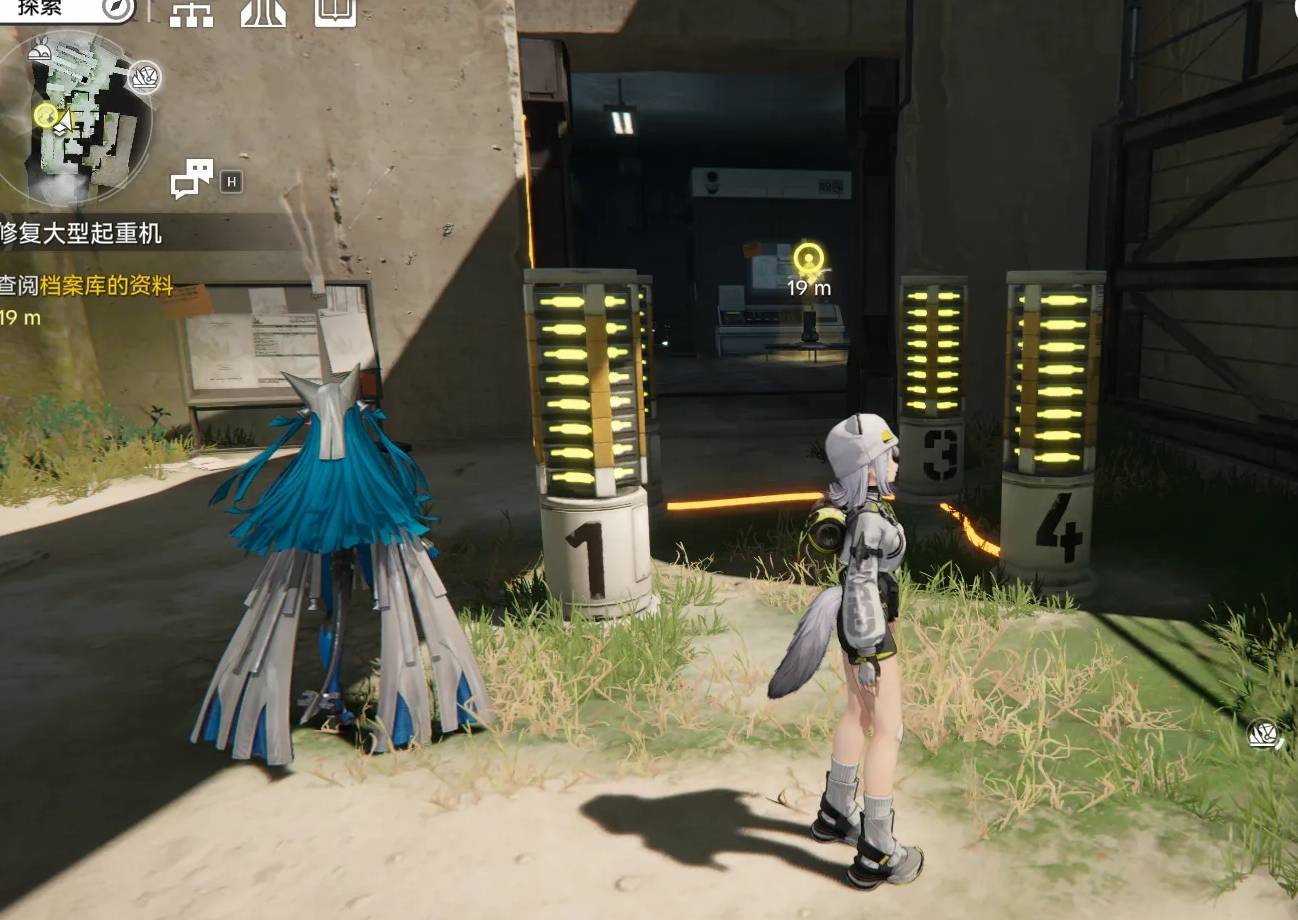The image size is (1298, 920).
Task: Track the 查阅档案库的资料 objective
Action: (x=88, y=287)
